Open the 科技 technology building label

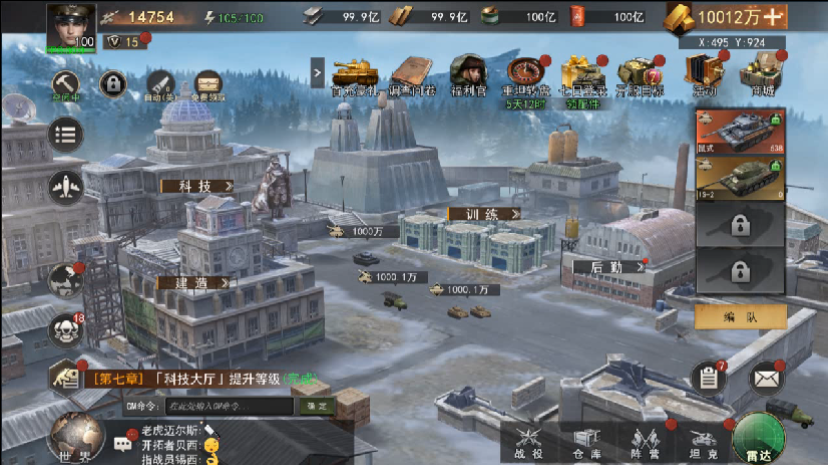[197, 186]
